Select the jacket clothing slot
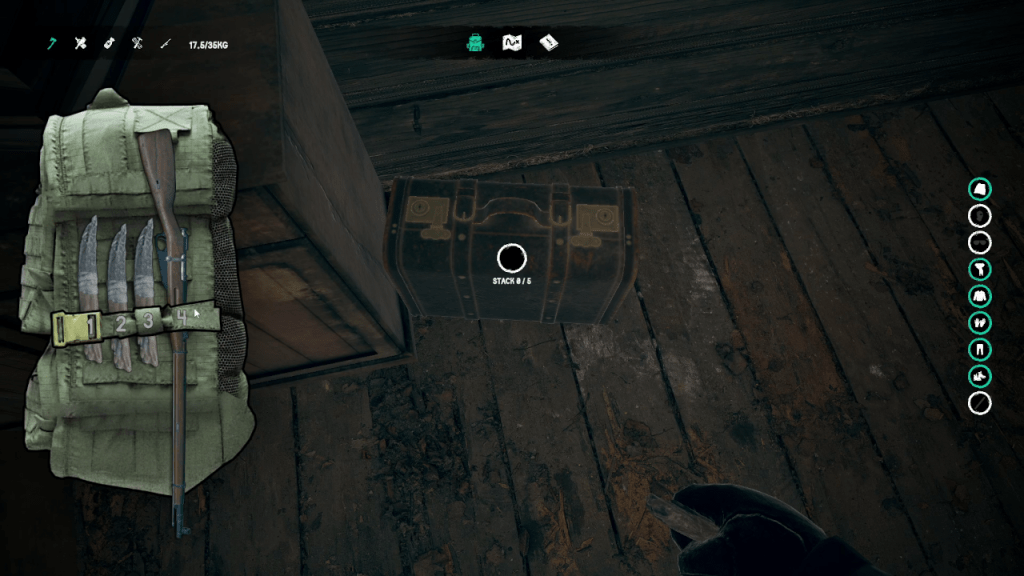1024x576 pixels. click(980, 296)
